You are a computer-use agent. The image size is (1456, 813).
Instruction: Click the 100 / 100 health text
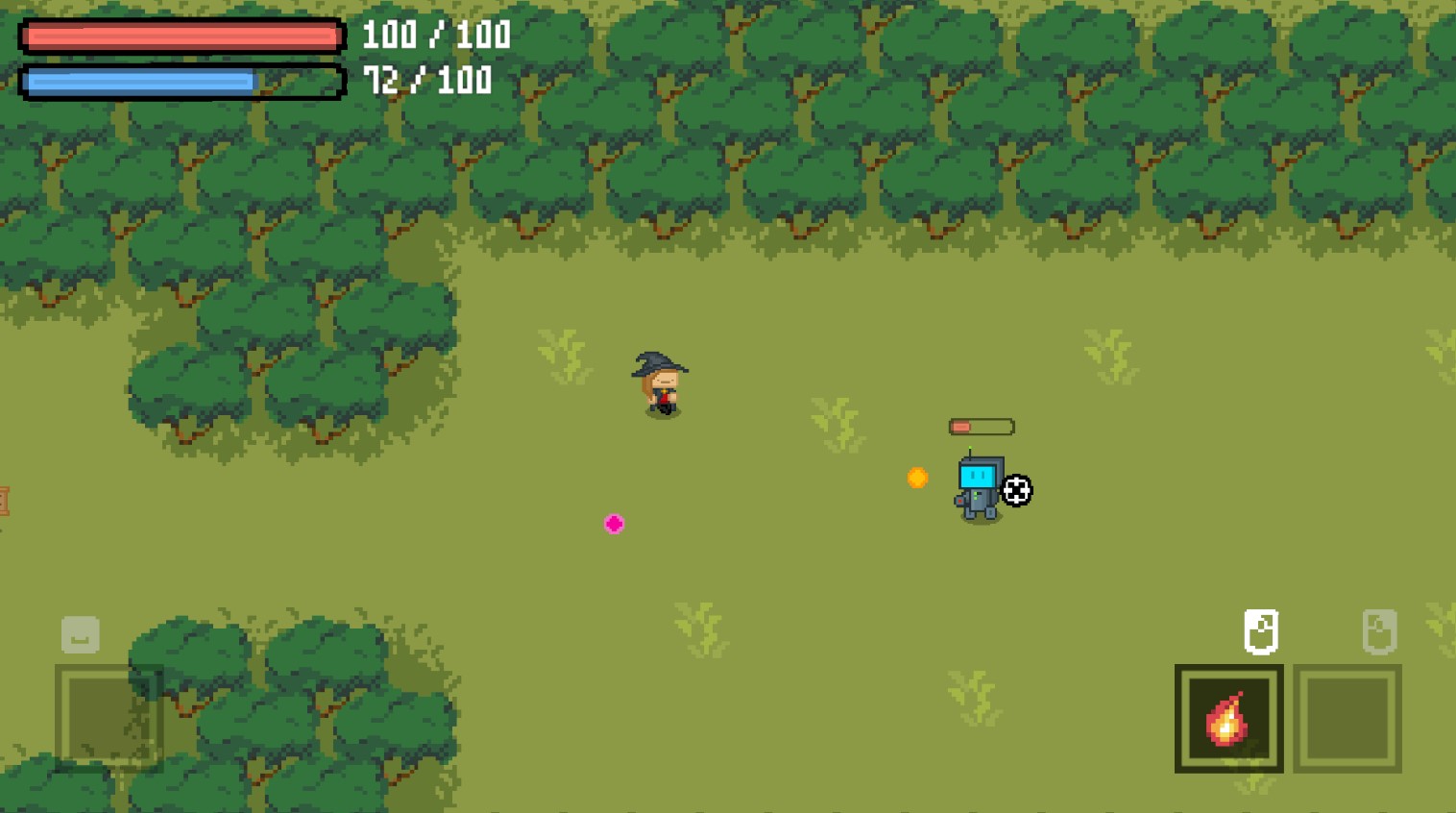[434, 36]
